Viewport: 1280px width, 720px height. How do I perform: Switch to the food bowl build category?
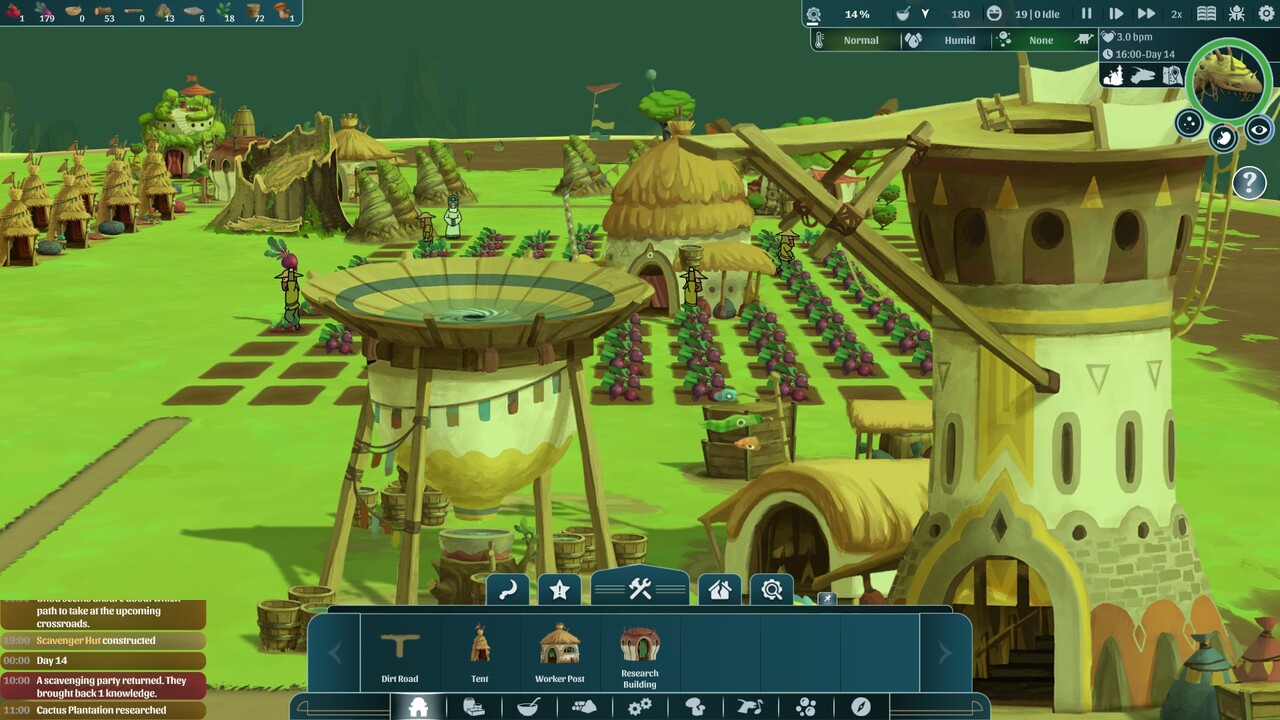(x=528, y=707)
